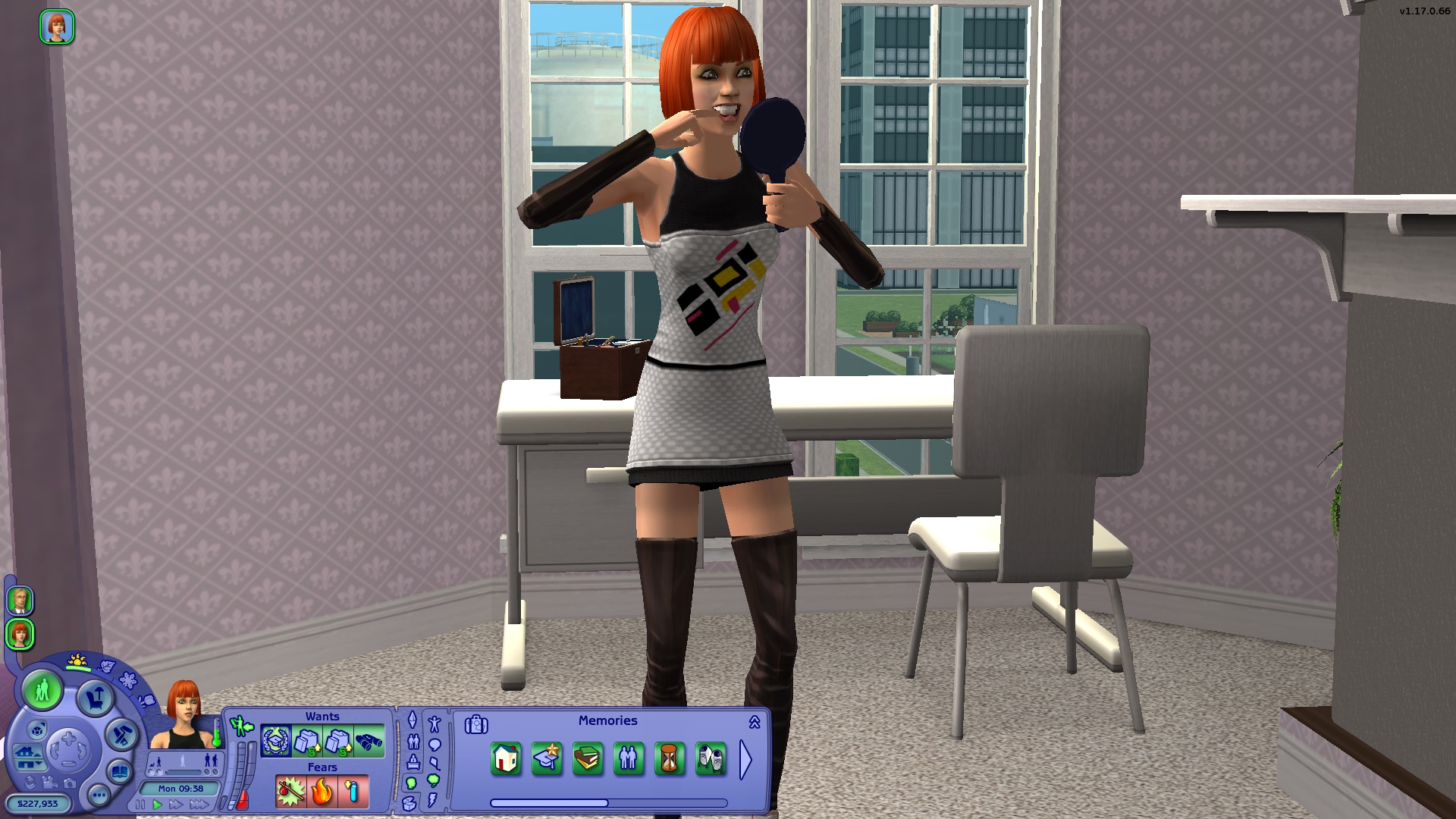Collapse the Memories panel with the chevron
The image size is (1456, 819).
(x=754, y=723)
